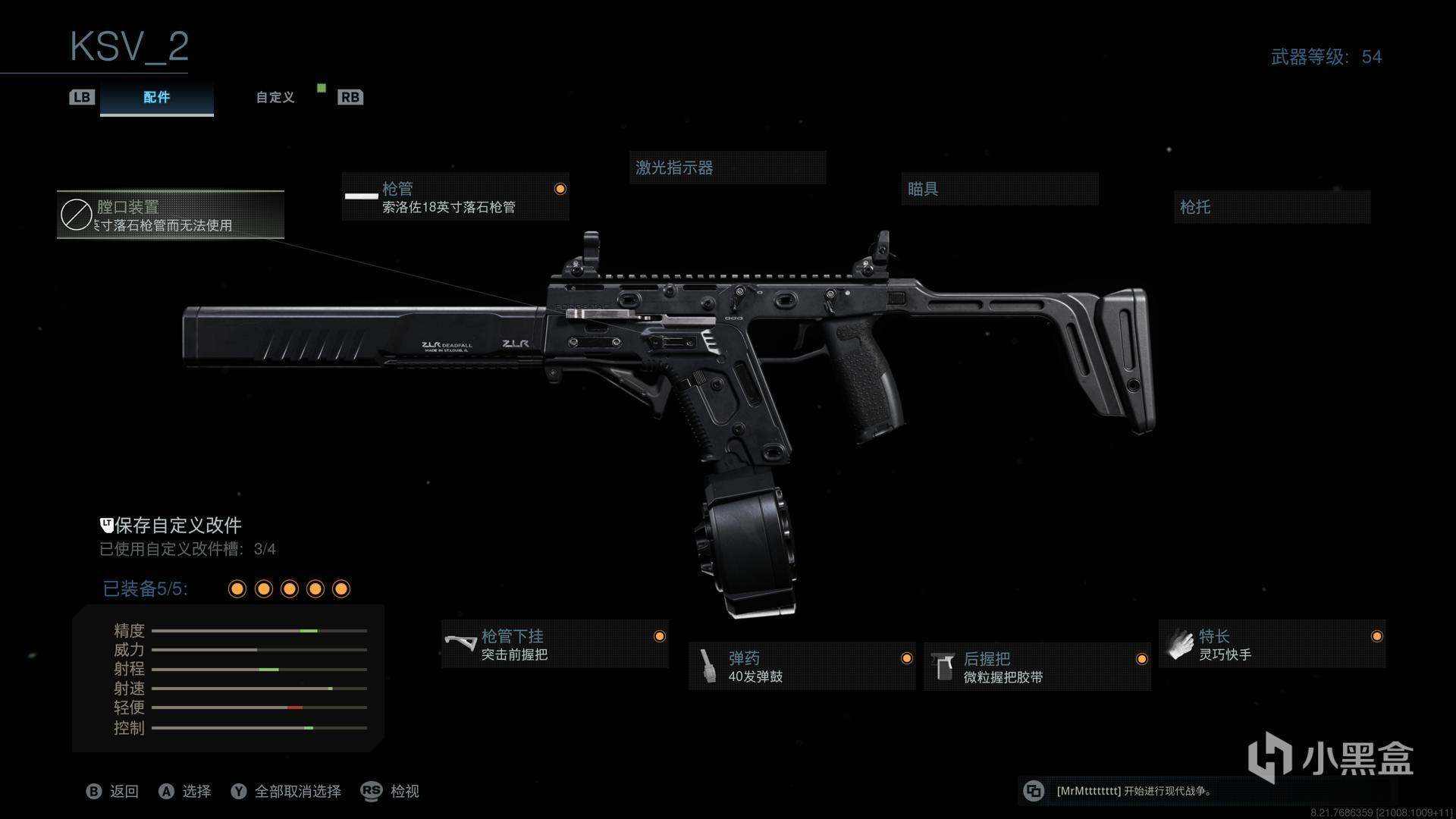Switch to the 配件 attachments tab
1456x819 pixels.
coord(156,97)
